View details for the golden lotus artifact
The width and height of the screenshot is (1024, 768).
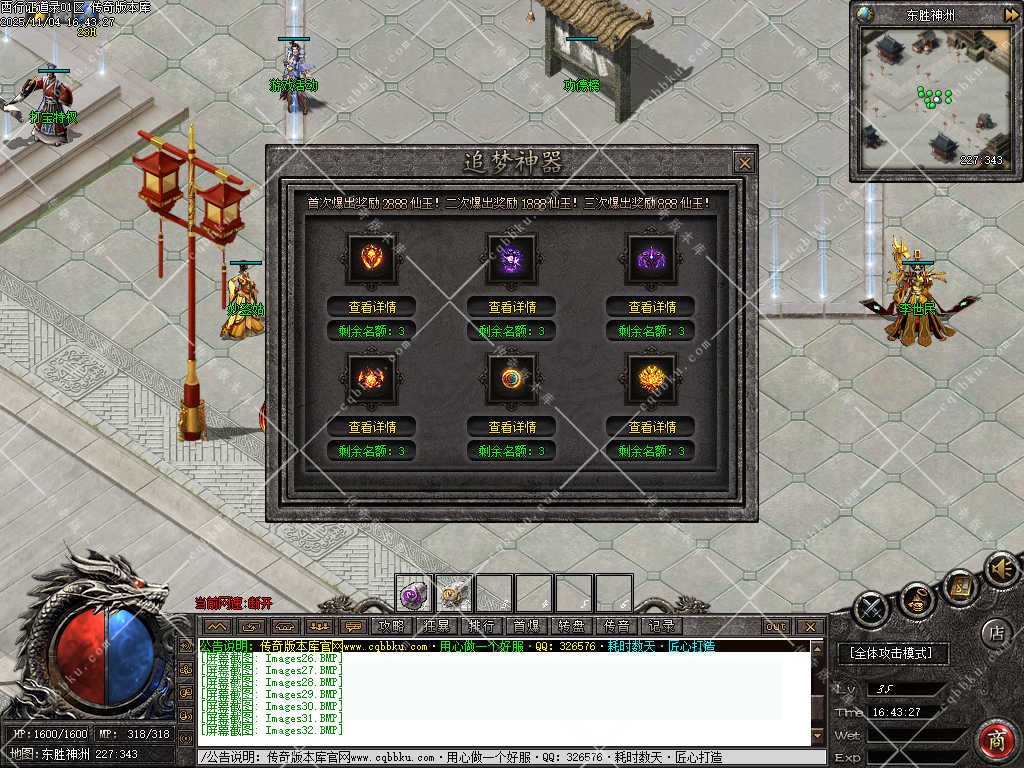pos(651,426)
